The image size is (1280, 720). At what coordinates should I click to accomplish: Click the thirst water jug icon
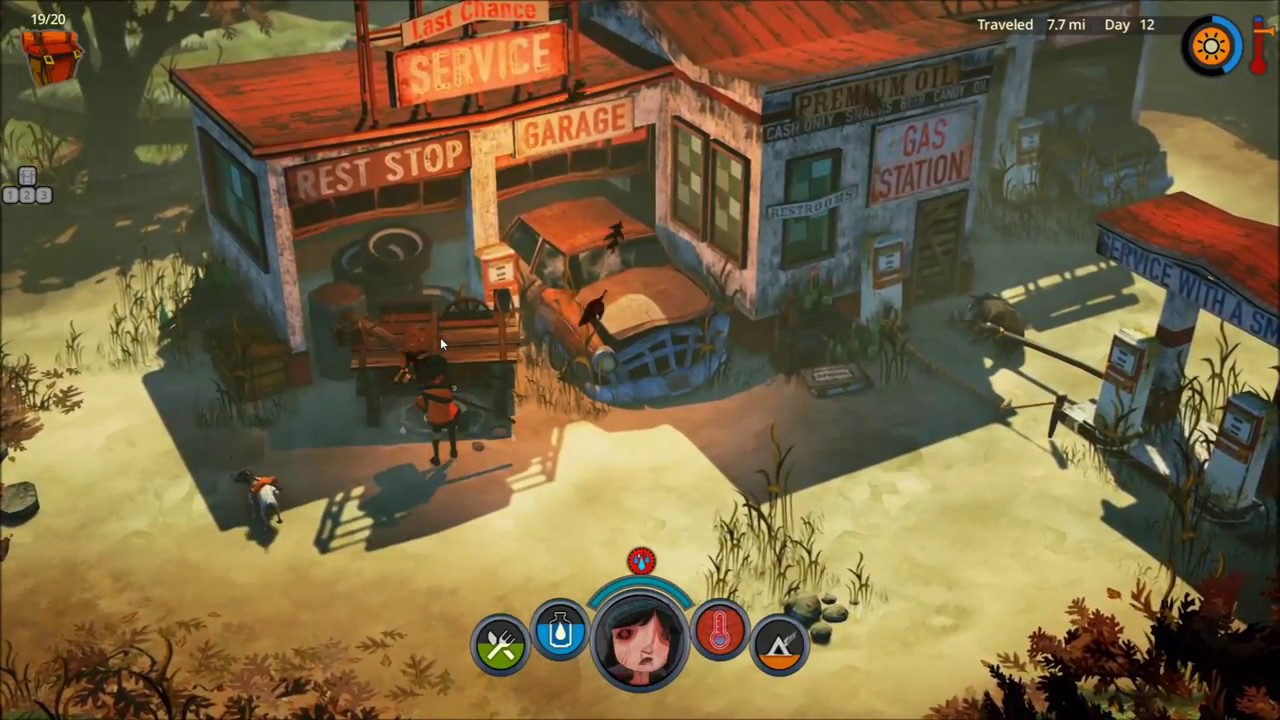click(560, 630)
